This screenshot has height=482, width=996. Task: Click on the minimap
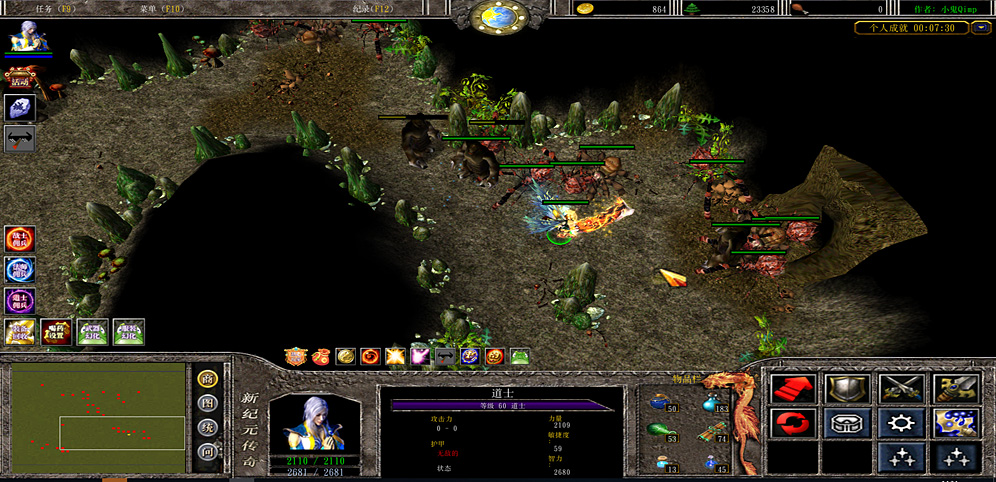98,407
